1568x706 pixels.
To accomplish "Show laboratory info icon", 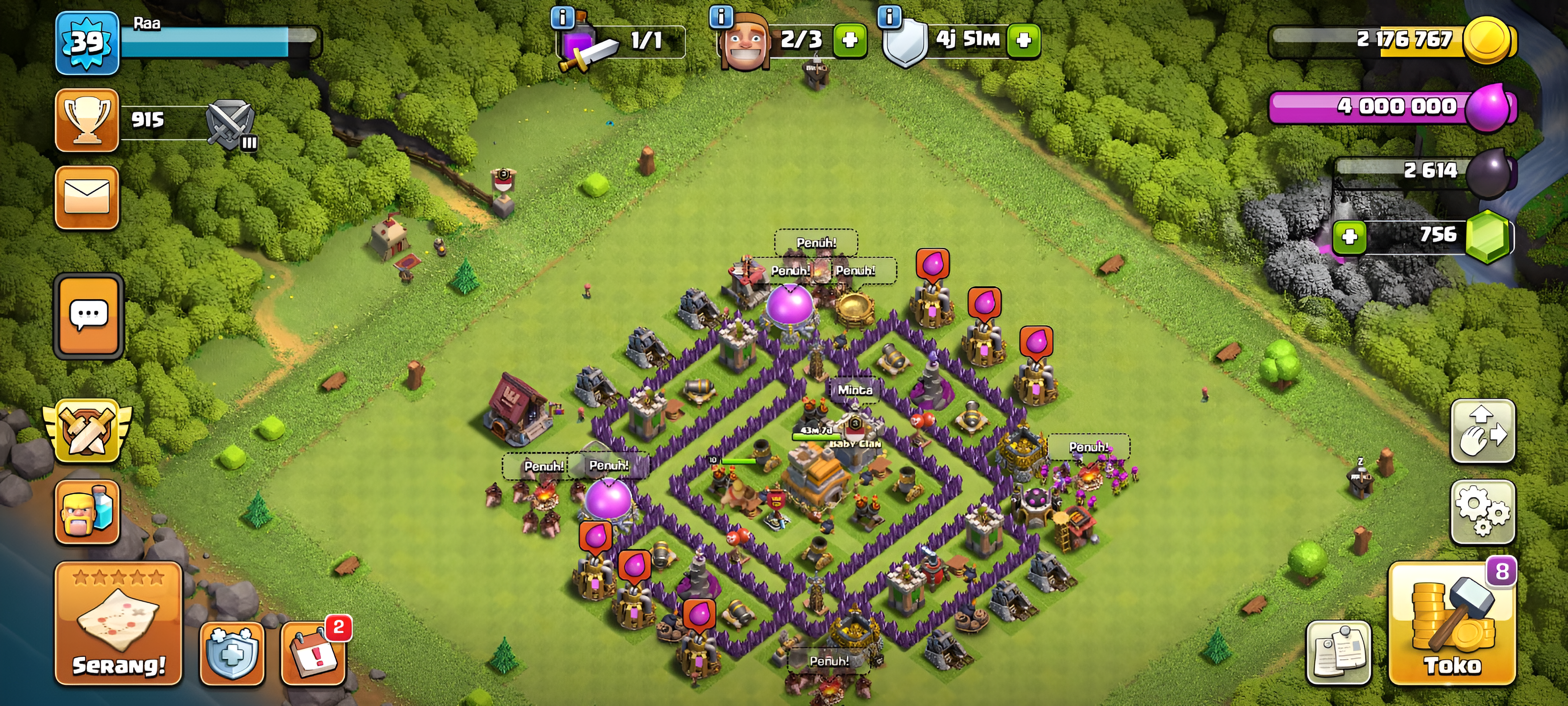I will [x=562, y=18].
